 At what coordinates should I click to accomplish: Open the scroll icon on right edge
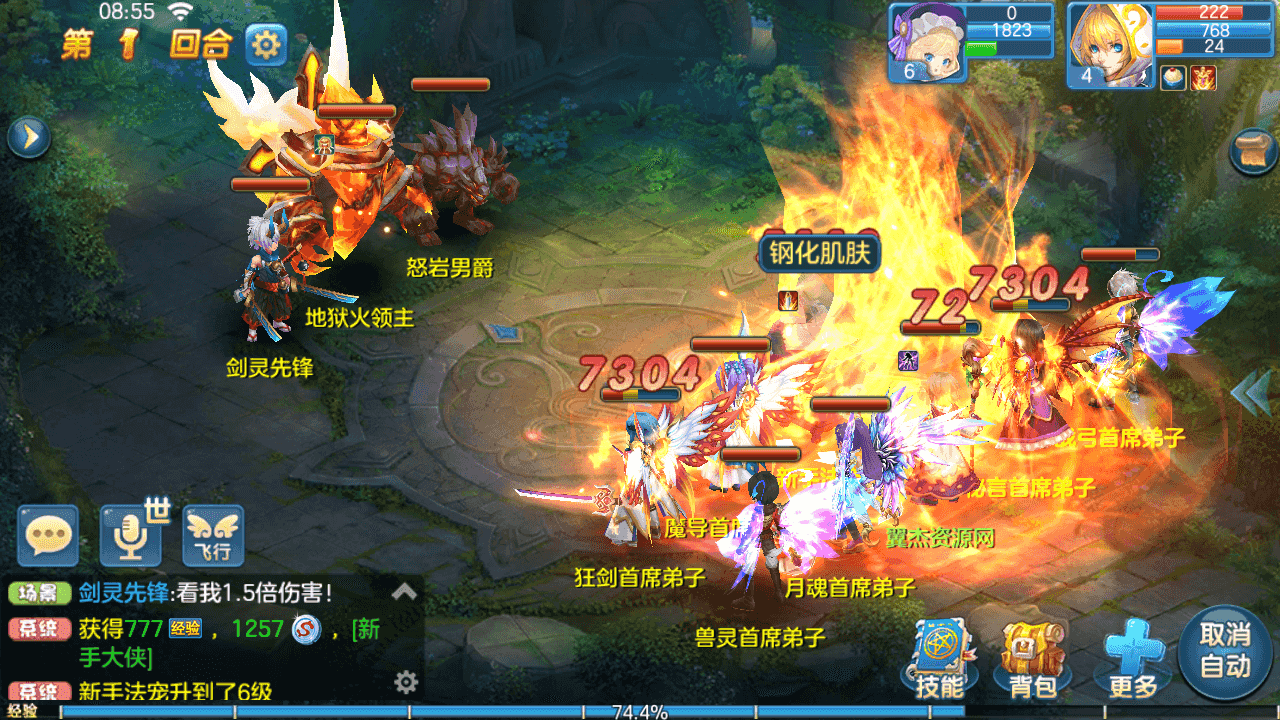pos(1254,153)
